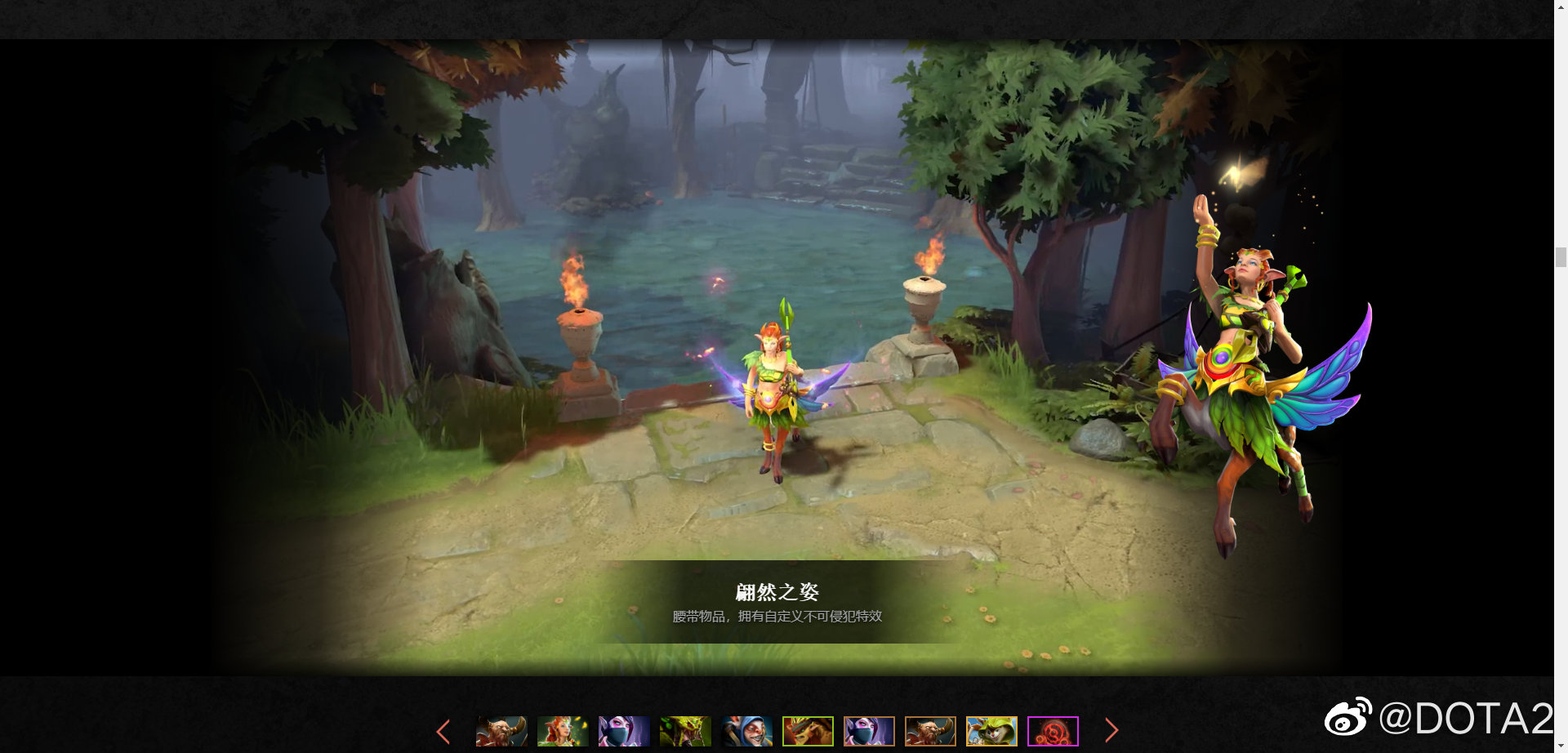Select the first horned centaur portrait
The width and height of the screenshot is (1568, 753).
[x=501, y=731]
